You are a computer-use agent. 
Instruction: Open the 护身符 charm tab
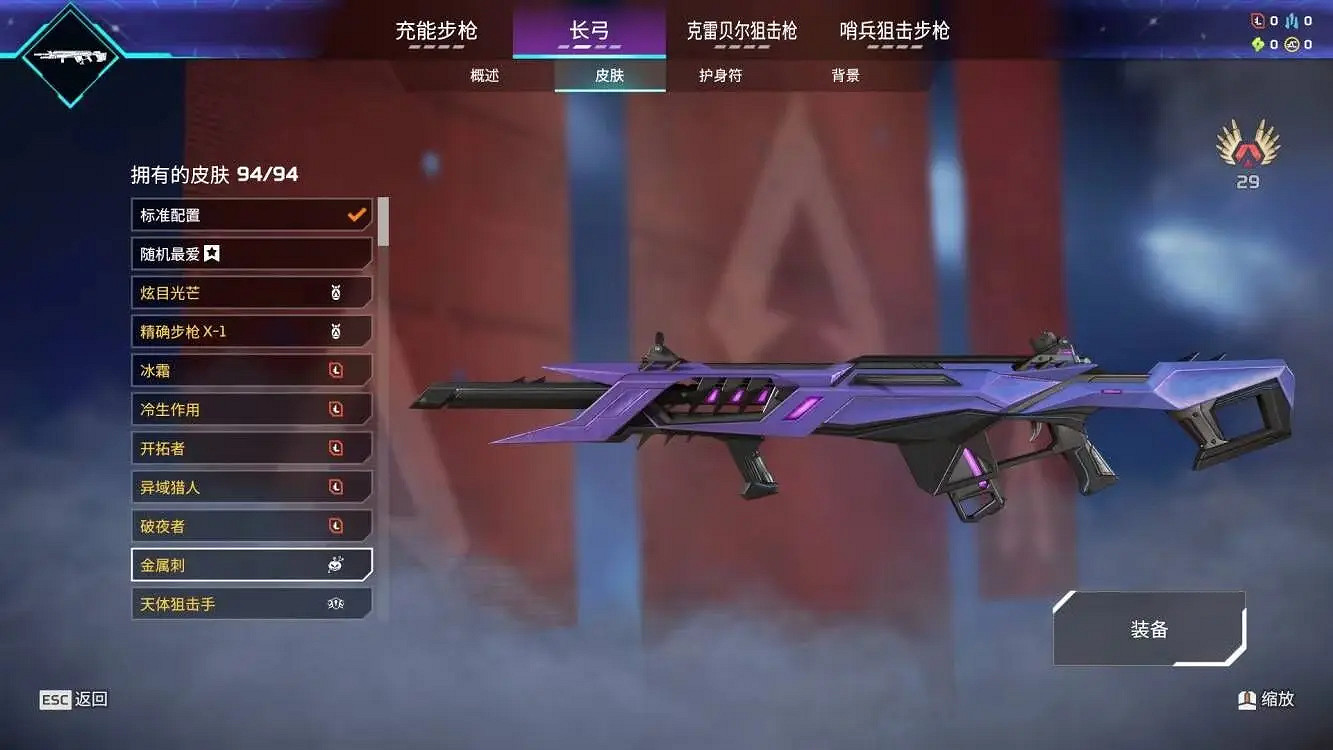coord(722,75)
